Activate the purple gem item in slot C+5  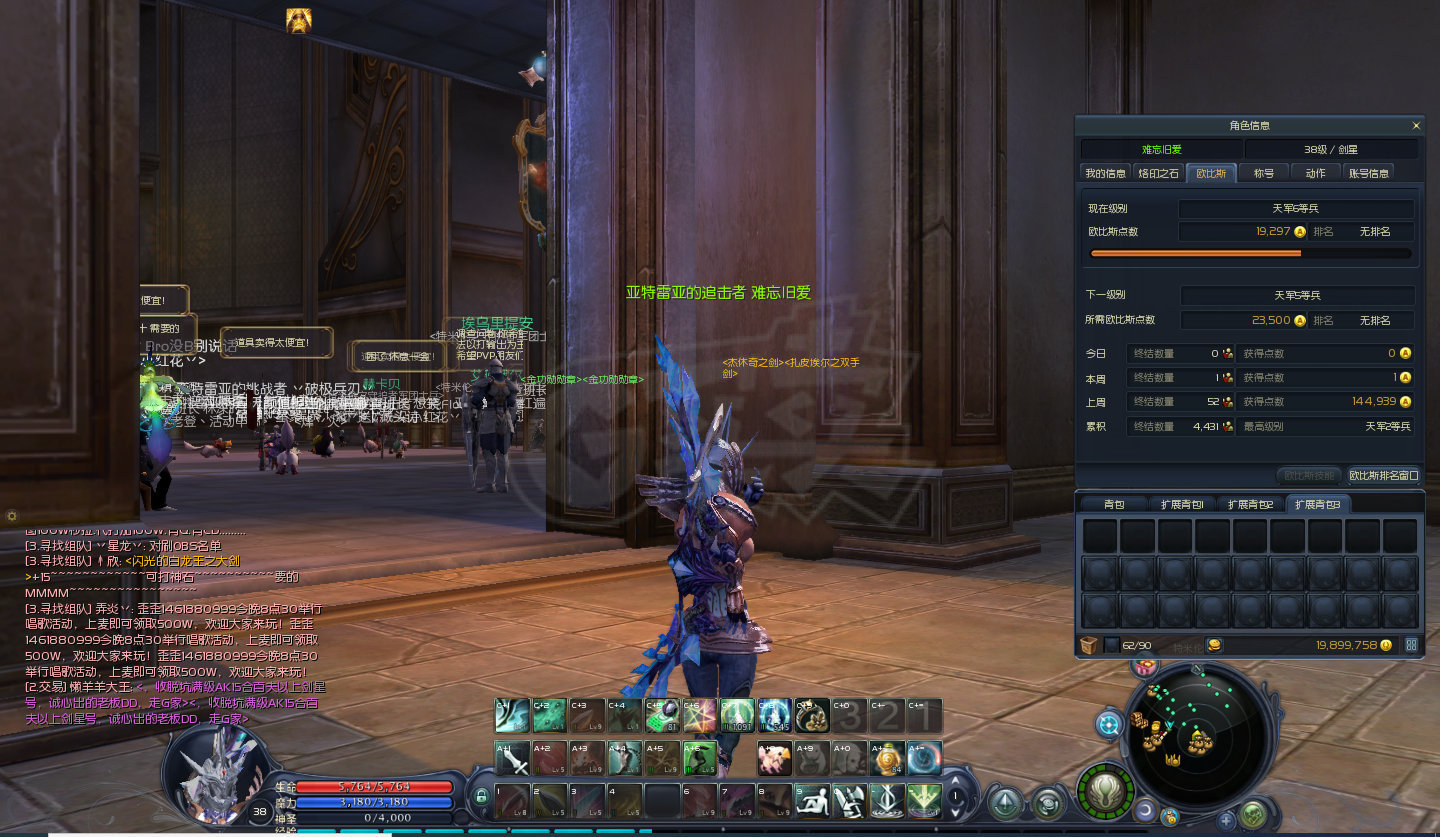point(661,716)
